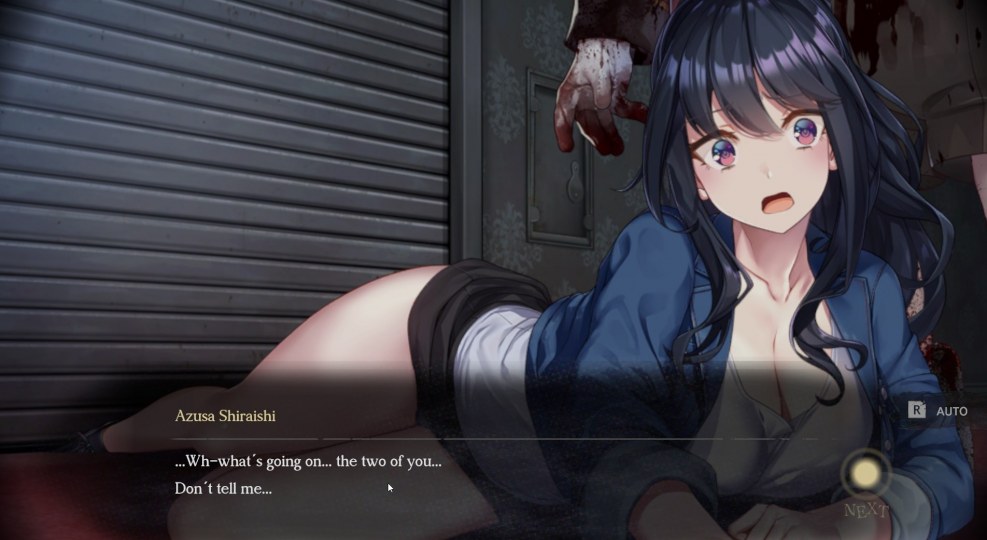Image resolution: width=987 pixels, height=540 pixels.
Task: Advance dialogue with the glowing NEXT orb
Action: (866, 474)
